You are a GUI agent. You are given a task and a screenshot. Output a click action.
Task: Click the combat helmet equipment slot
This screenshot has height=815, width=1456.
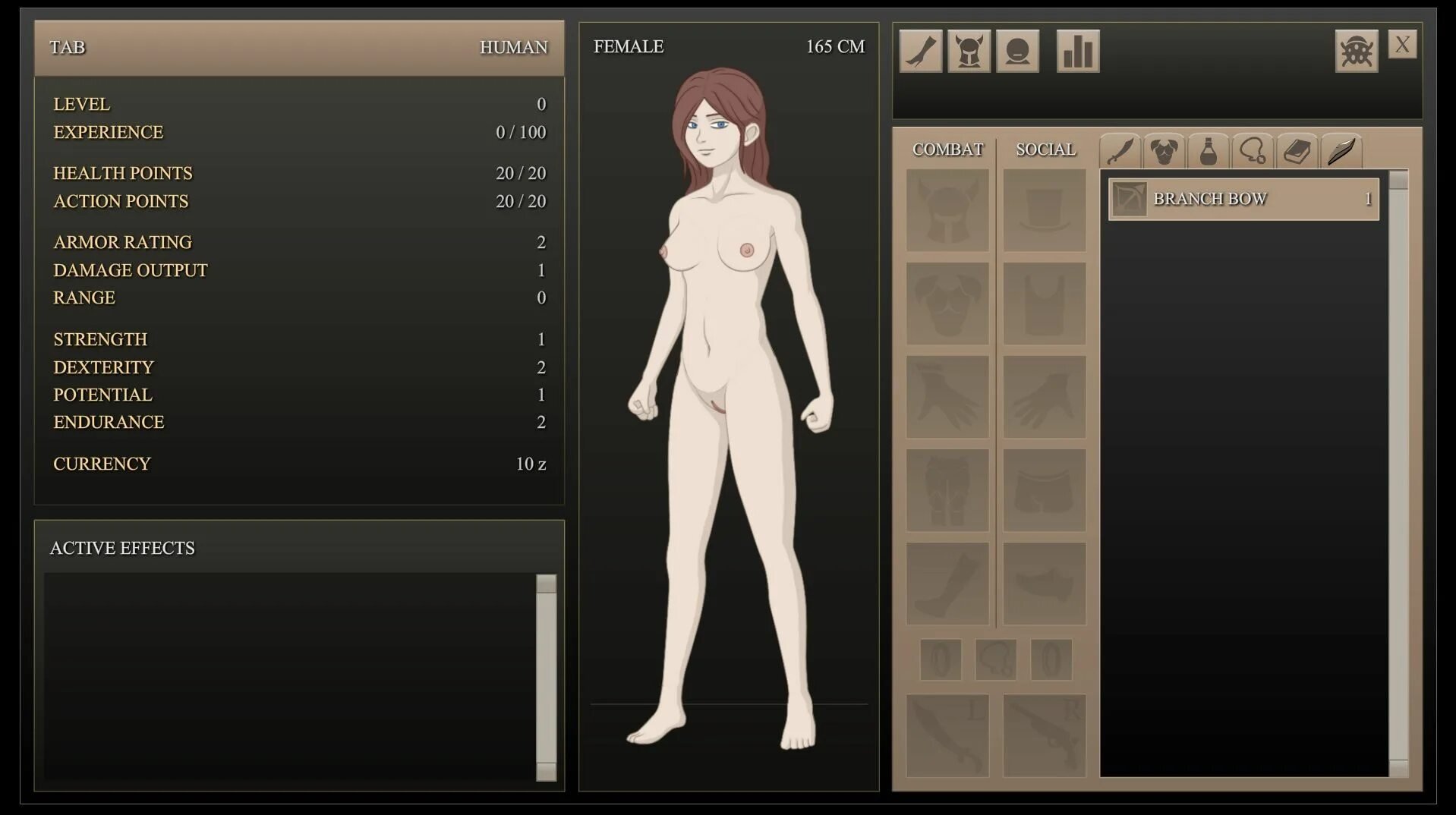click(947, 209)
